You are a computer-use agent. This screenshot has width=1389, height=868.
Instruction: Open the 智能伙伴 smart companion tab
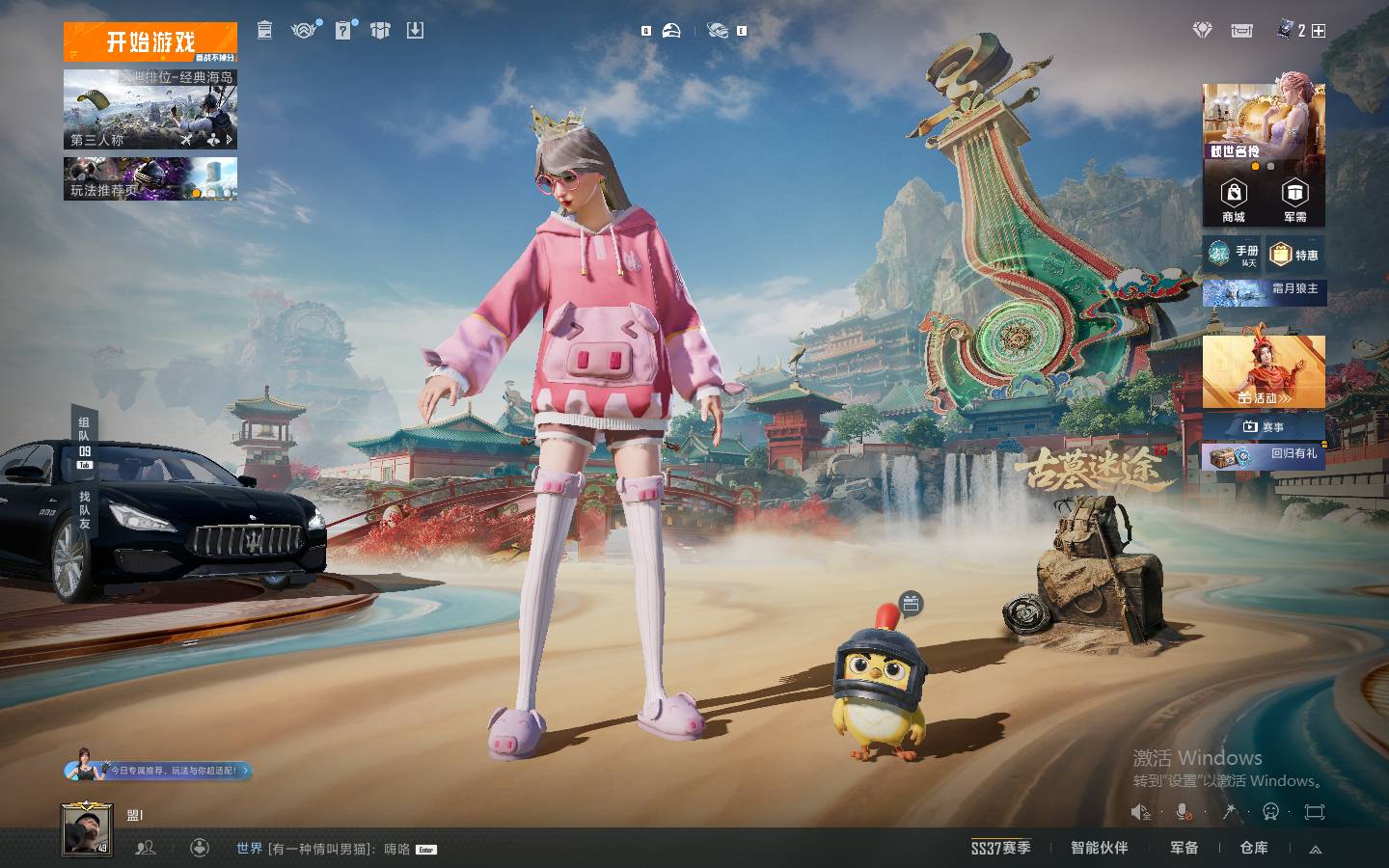click(1099, 848)
